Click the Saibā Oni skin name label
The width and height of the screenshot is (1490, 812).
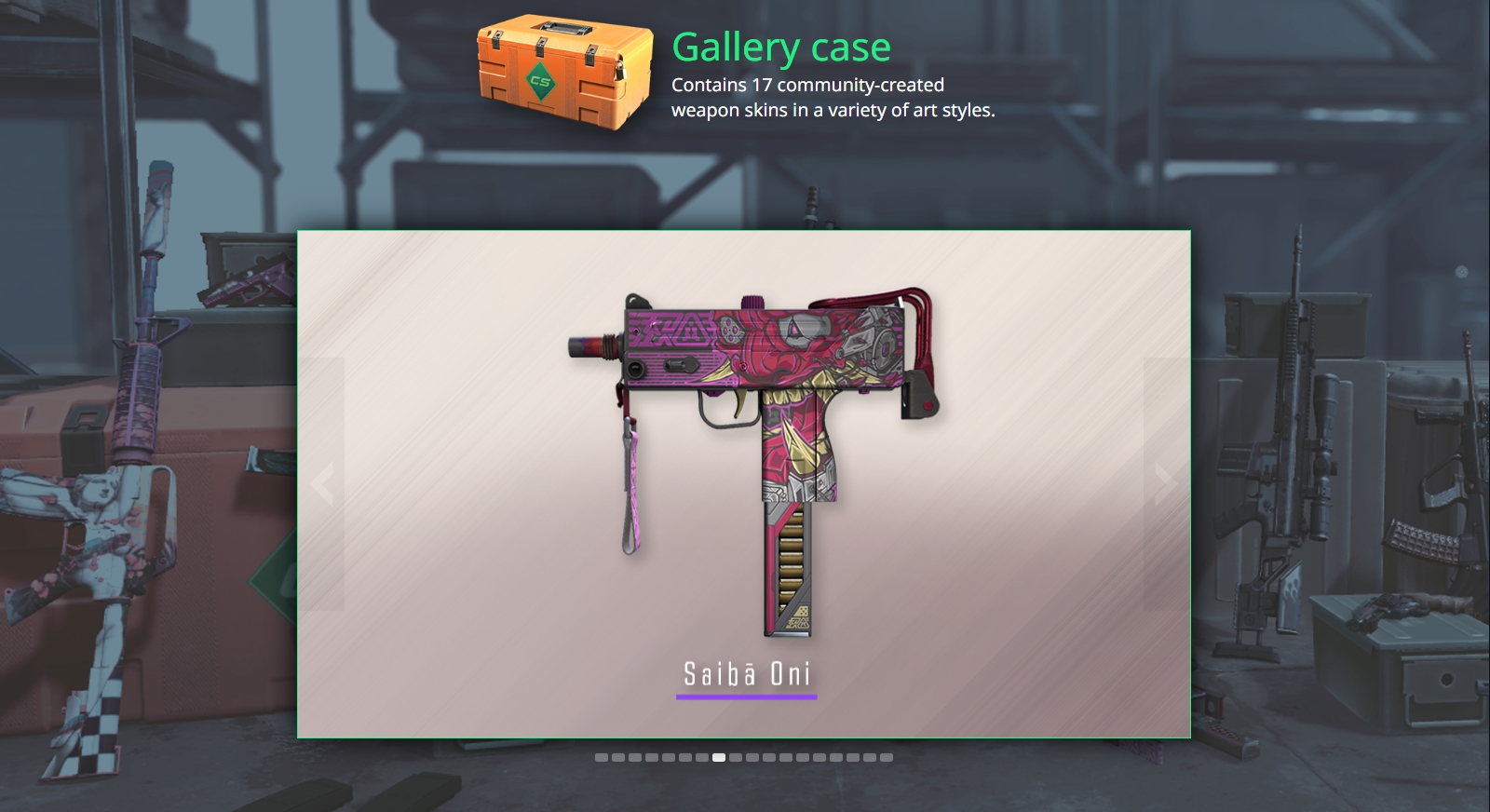click(x=747, y=674)
